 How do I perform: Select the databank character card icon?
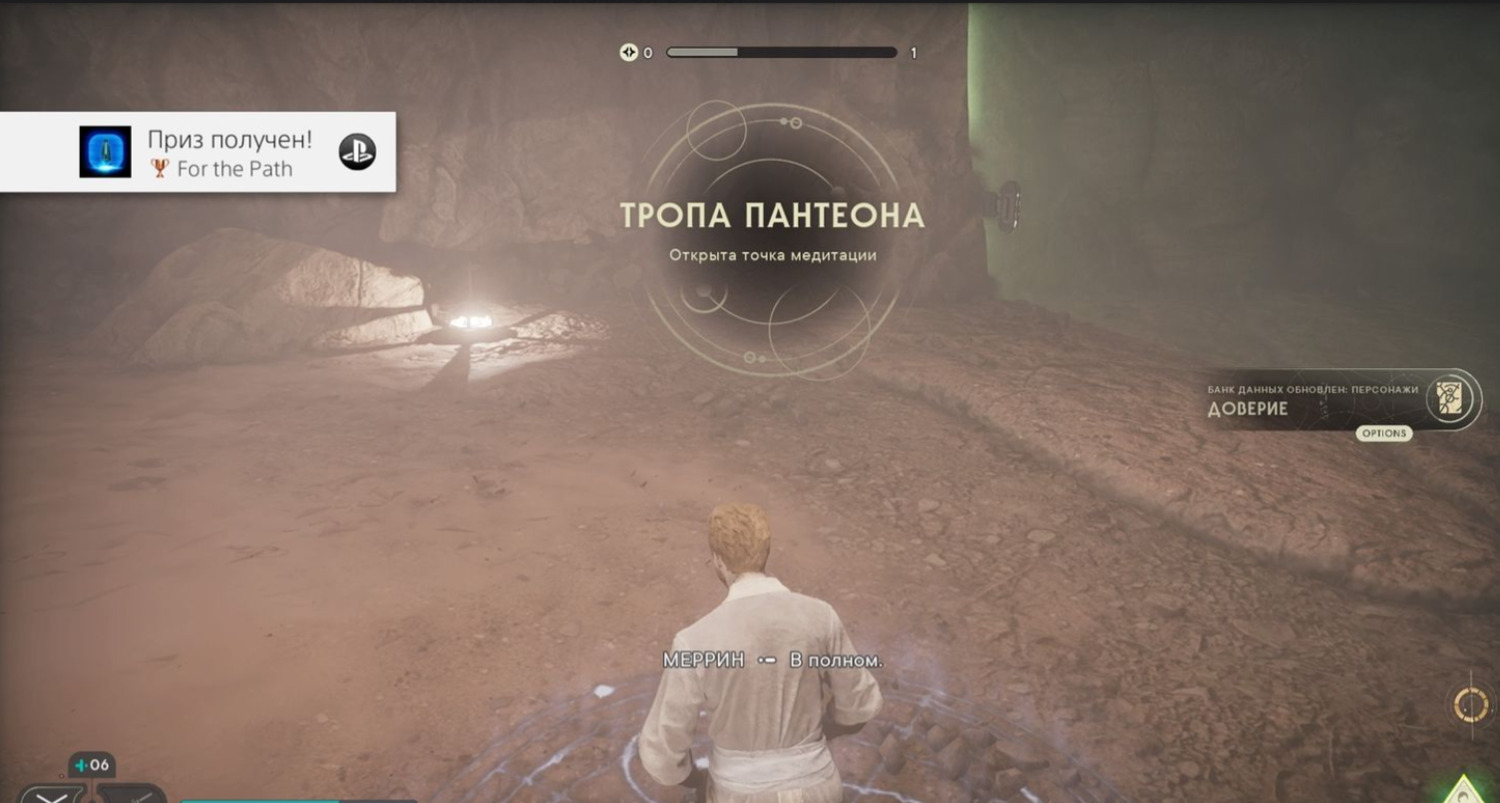click(x=1451, y=398)
